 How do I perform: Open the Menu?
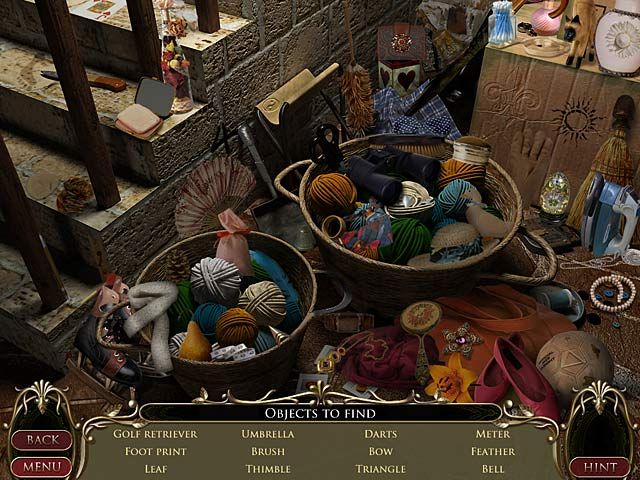tap(41, 466)
